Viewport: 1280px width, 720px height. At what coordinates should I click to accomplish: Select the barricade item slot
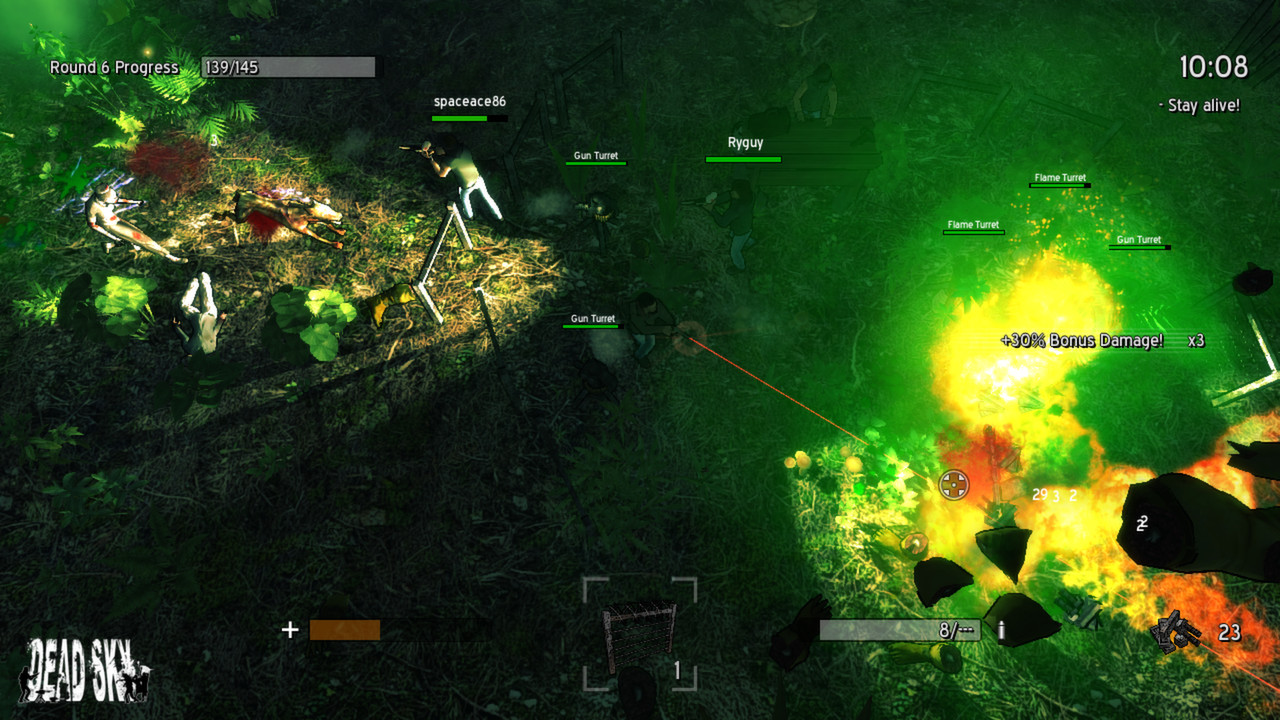click(x=640, y=633)
